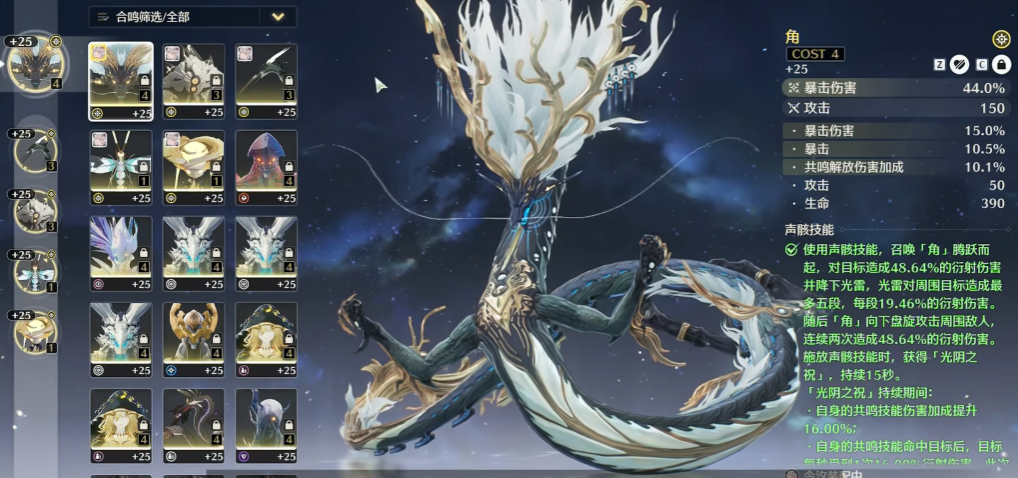Select the golden horned knight echo
1018x478 pixels.
coord(194,333)
